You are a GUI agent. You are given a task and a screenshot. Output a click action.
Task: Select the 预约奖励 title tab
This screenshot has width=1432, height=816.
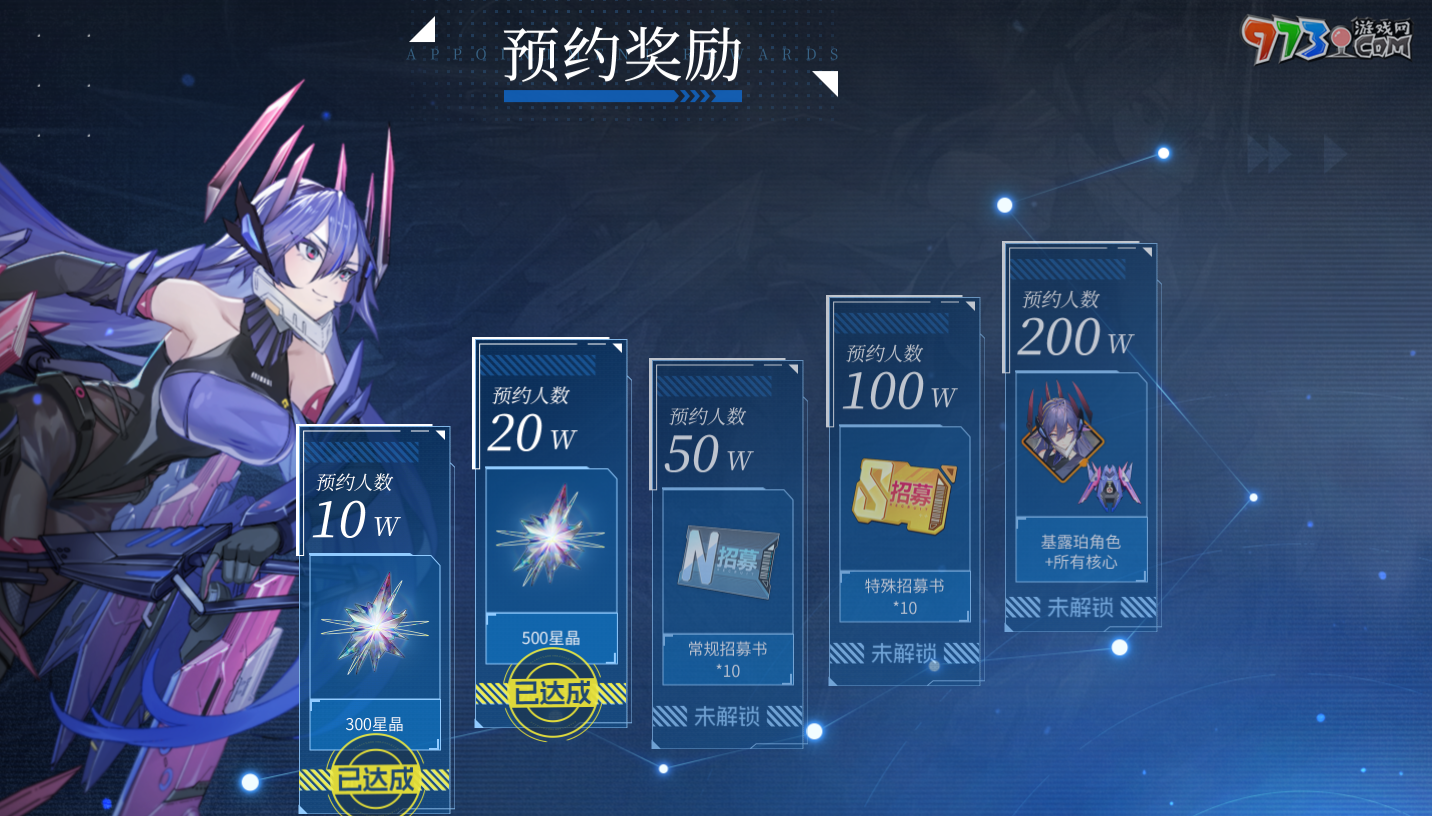click(622, 55)
